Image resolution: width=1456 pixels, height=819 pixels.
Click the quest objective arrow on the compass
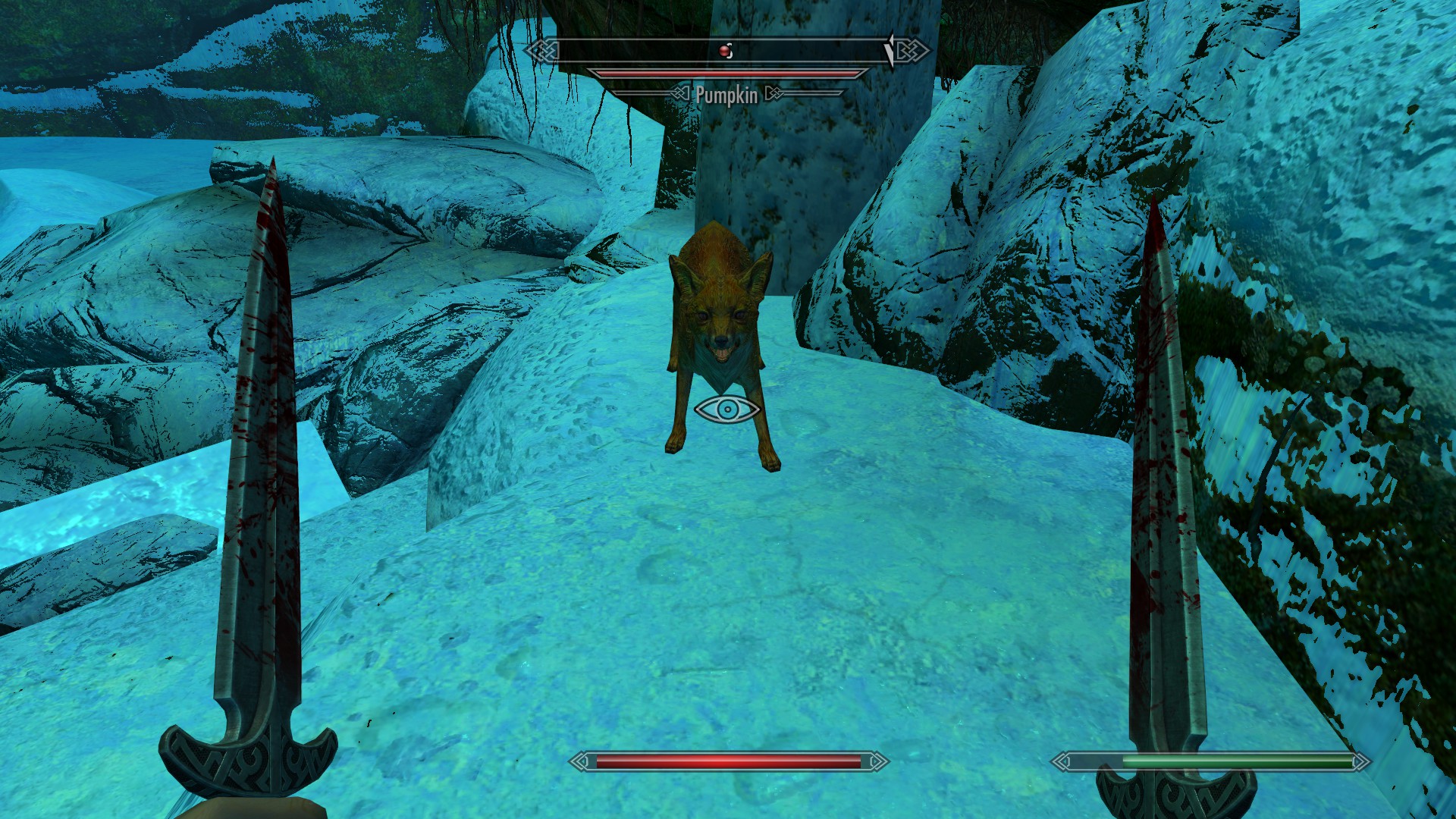click(x=890, y=49)
